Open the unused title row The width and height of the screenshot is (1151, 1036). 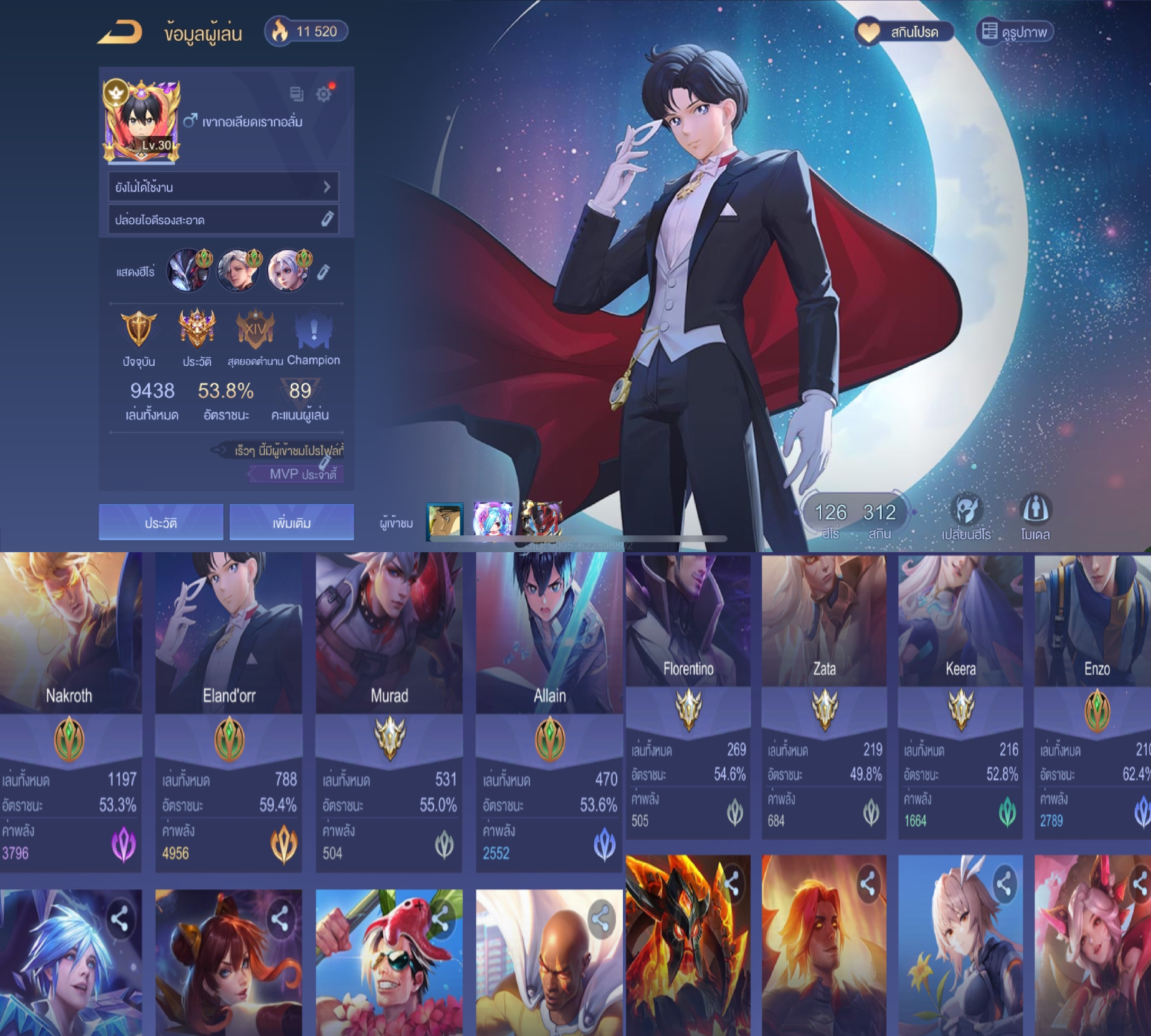tap(223, 187)
